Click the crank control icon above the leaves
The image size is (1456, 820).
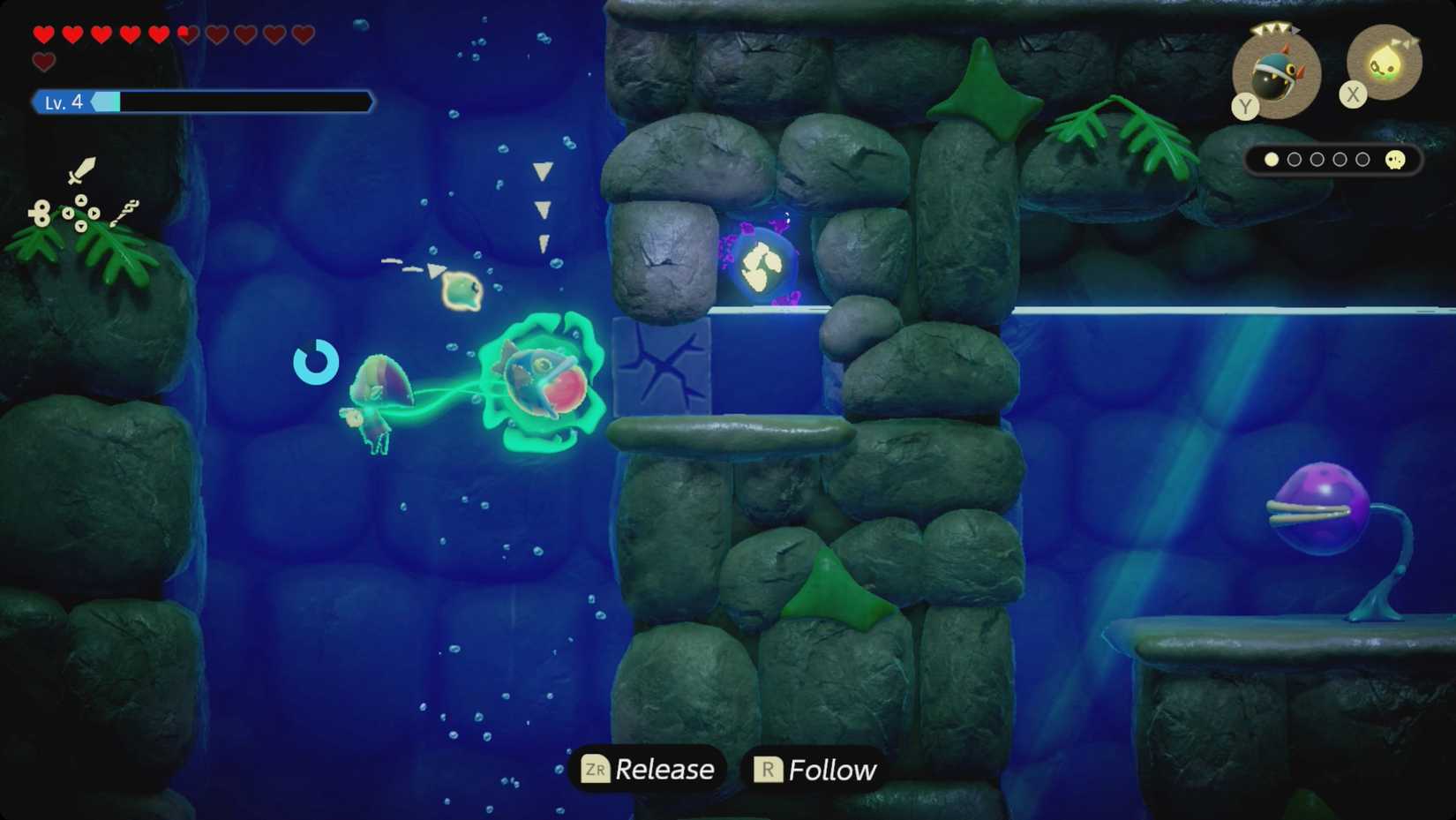click(41, 212)
